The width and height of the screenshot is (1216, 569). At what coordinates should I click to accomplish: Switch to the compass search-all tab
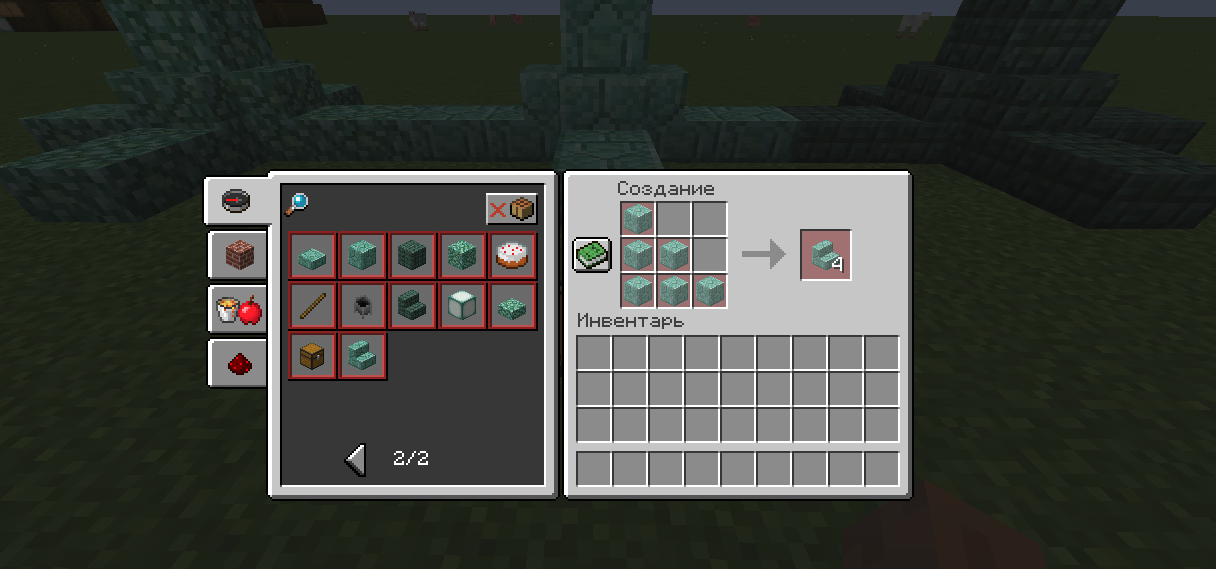[x=237, y=201]
